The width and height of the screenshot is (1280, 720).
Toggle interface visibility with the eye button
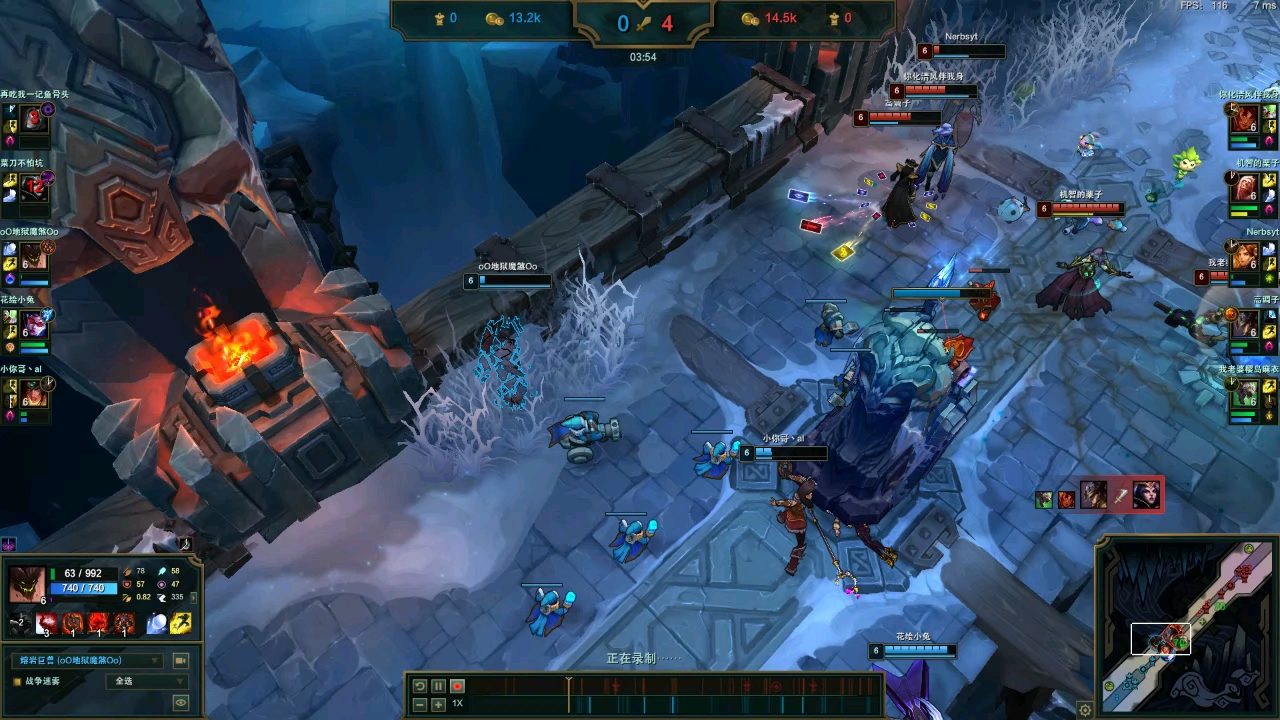point(181,702)
